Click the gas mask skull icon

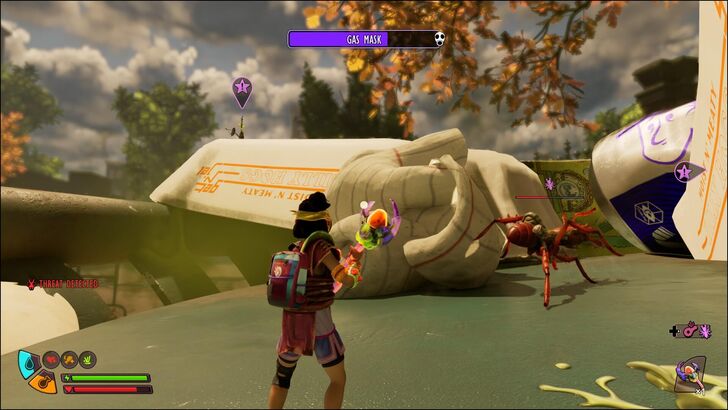click(x=439, y=39)
